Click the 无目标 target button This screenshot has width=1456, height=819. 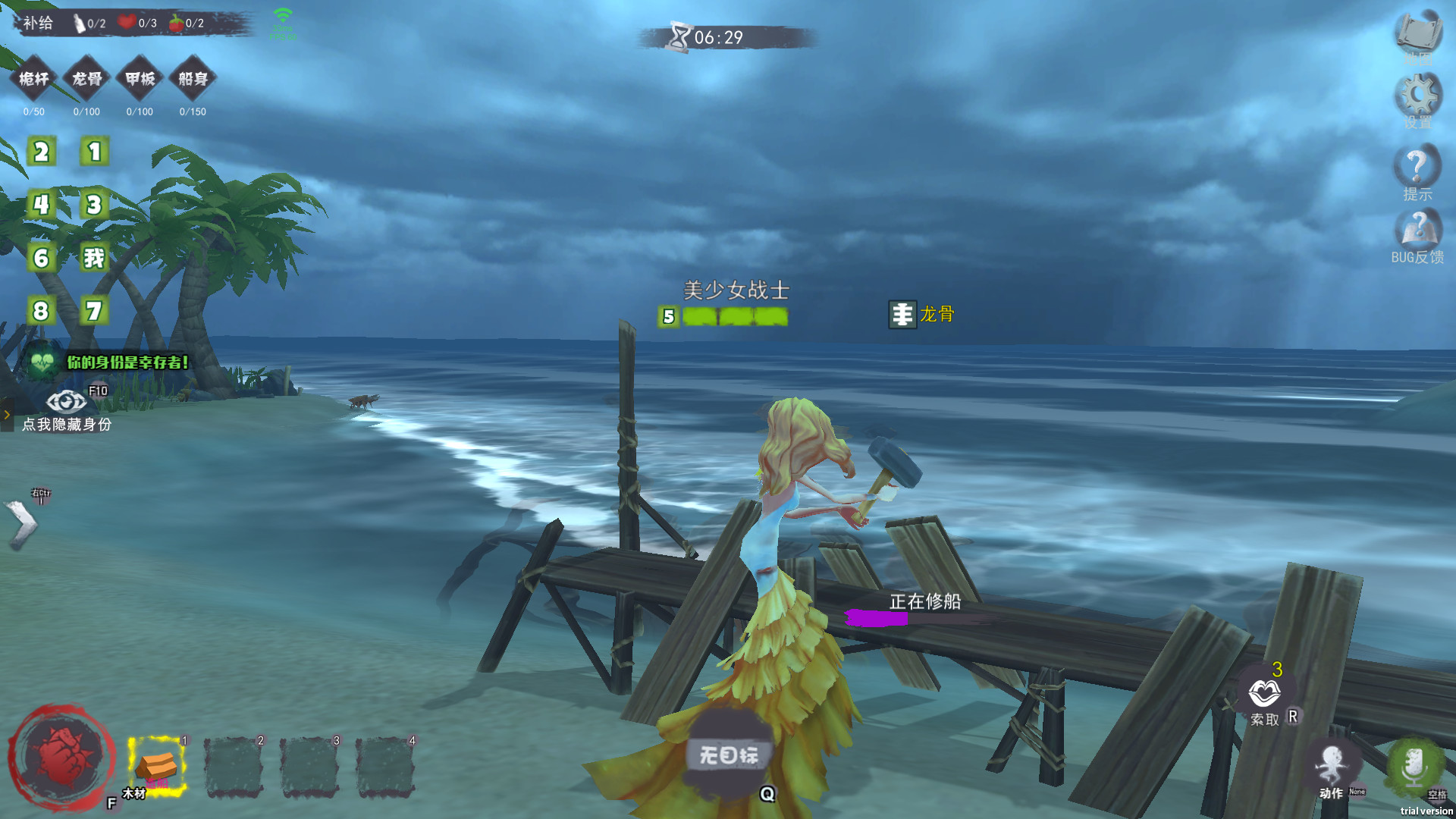[x=729, y=755]
